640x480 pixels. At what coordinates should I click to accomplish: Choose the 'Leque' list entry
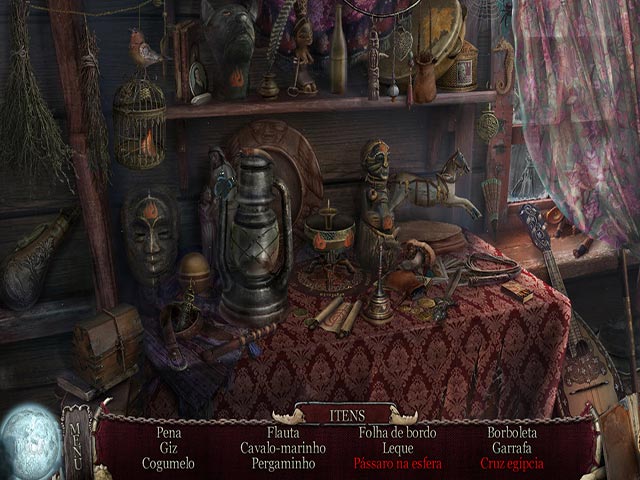(x=397, y=448)
